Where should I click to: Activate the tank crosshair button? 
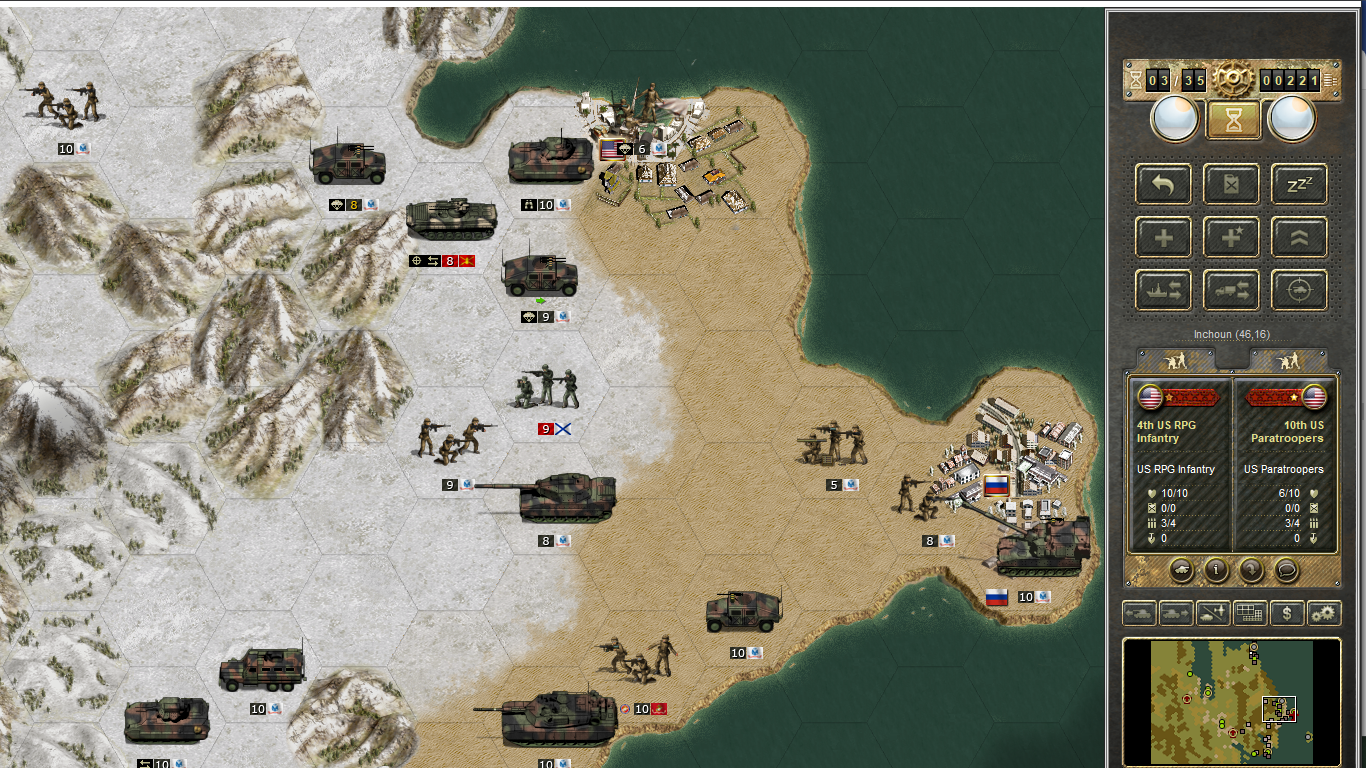pos(1299,290)
